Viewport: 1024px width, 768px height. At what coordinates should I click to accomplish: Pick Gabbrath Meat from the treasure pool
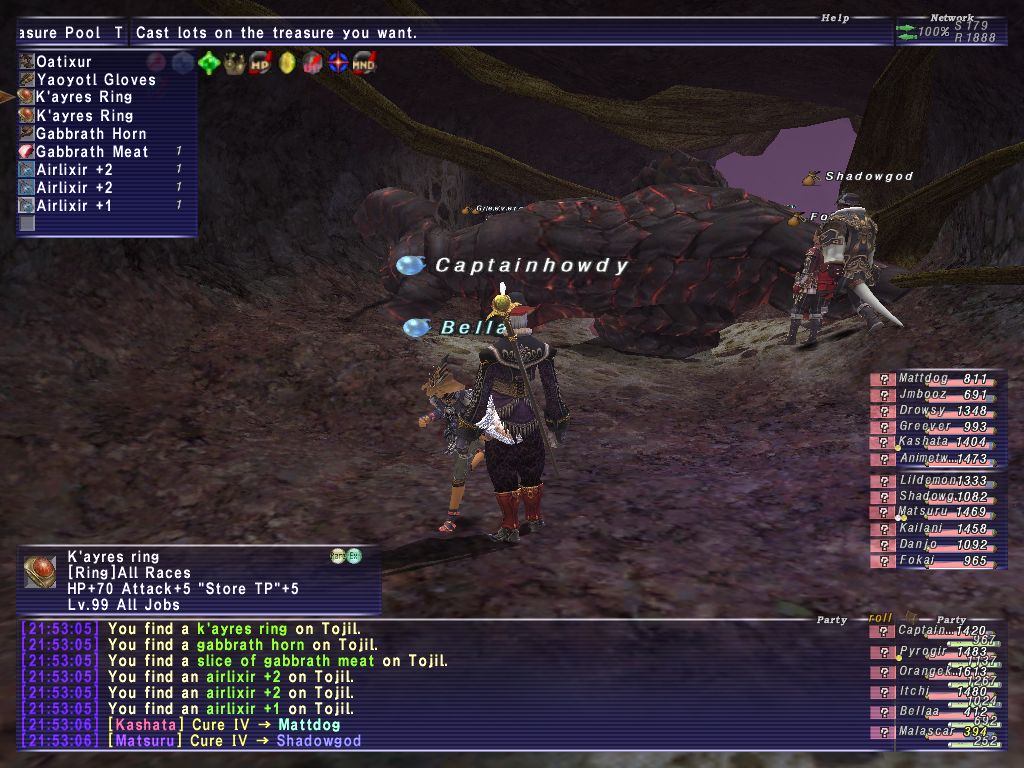91,151
